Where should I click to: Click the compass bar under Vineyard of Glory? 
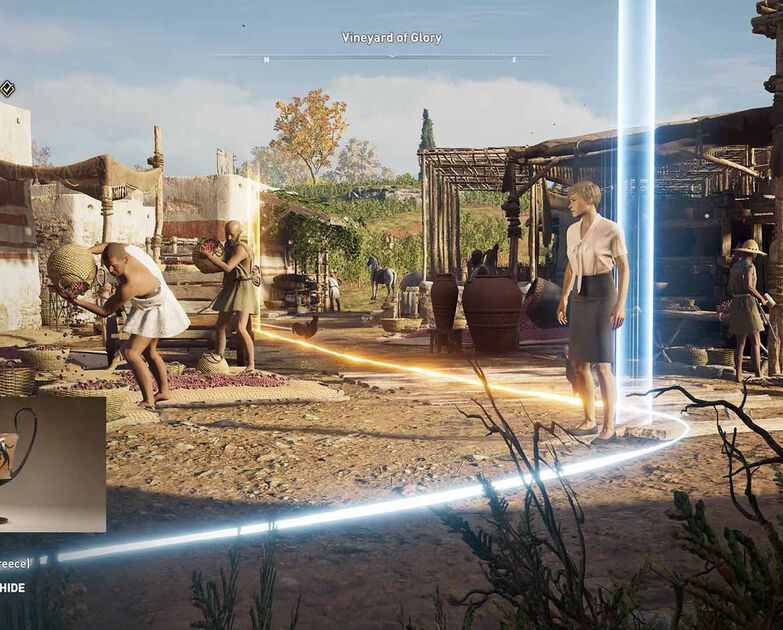tap(390, 57)
